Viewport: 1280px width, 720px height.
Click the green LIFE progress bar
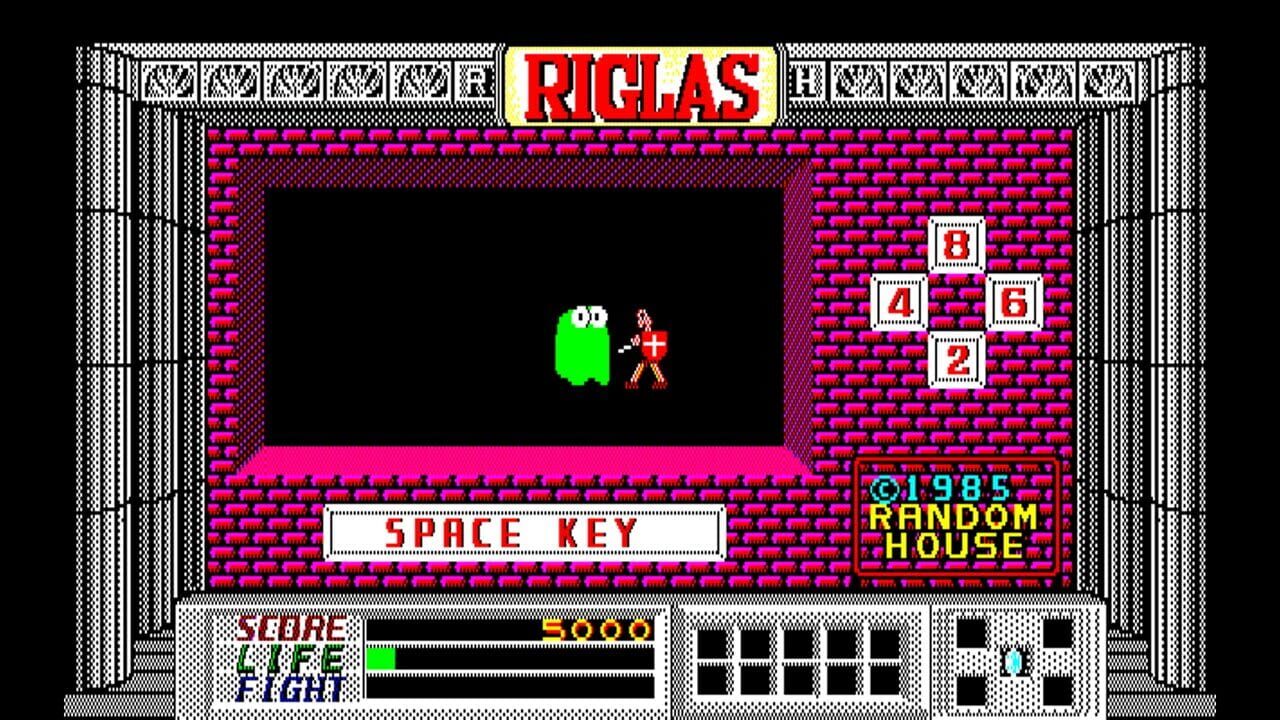click(383, 660)
